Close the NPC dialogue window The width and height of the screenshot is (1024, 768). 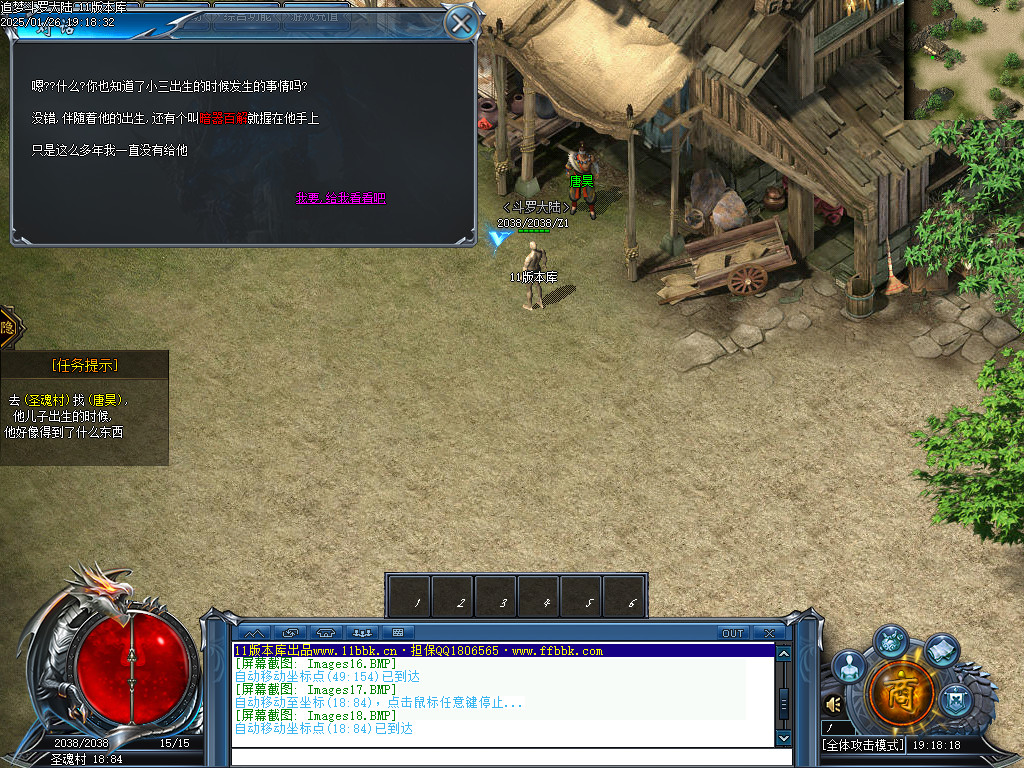click(460, 23)
